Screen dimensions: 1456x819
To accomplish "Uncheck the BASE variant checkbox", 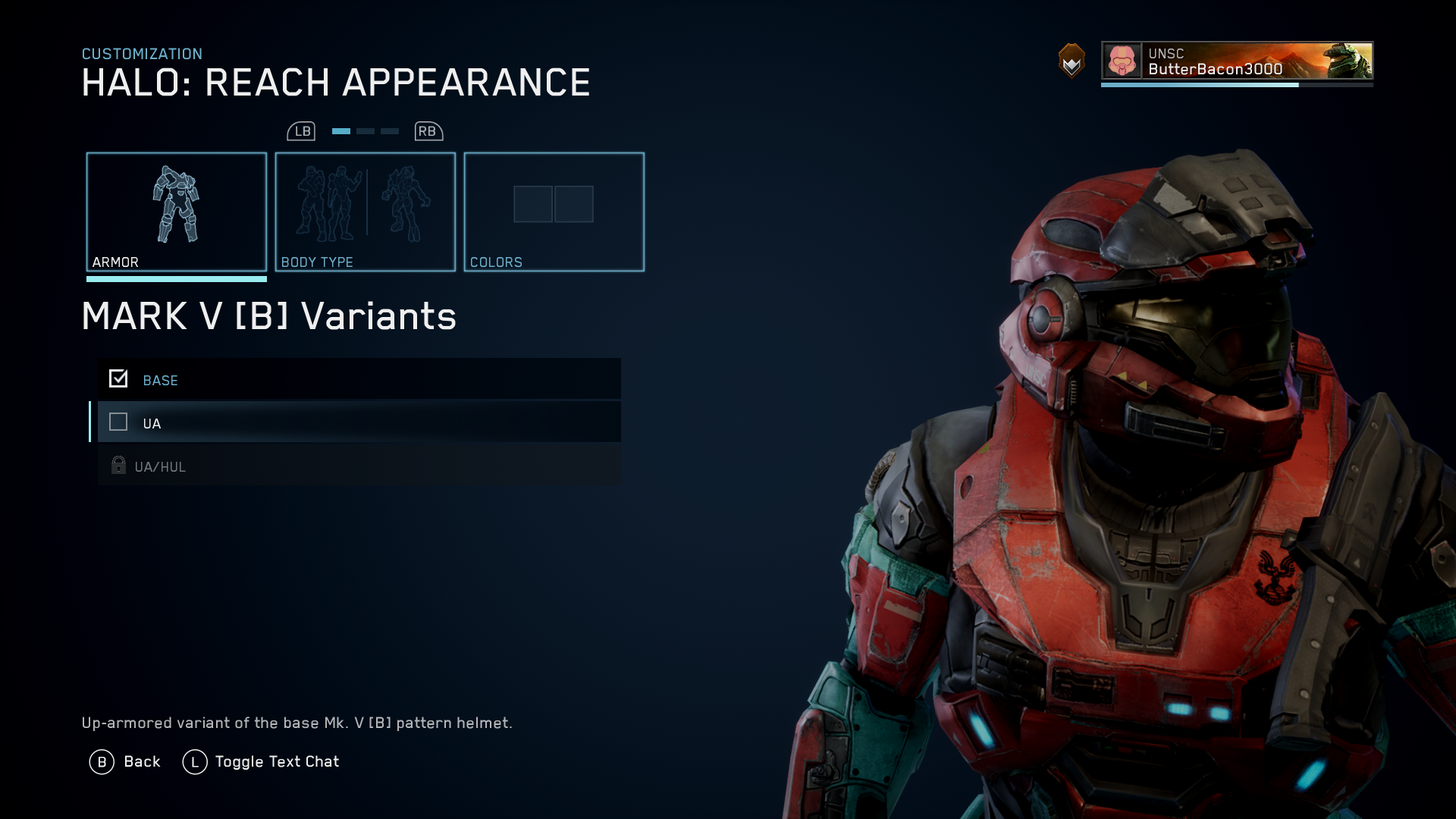I will pyautogui.click(x=118, y=378).
